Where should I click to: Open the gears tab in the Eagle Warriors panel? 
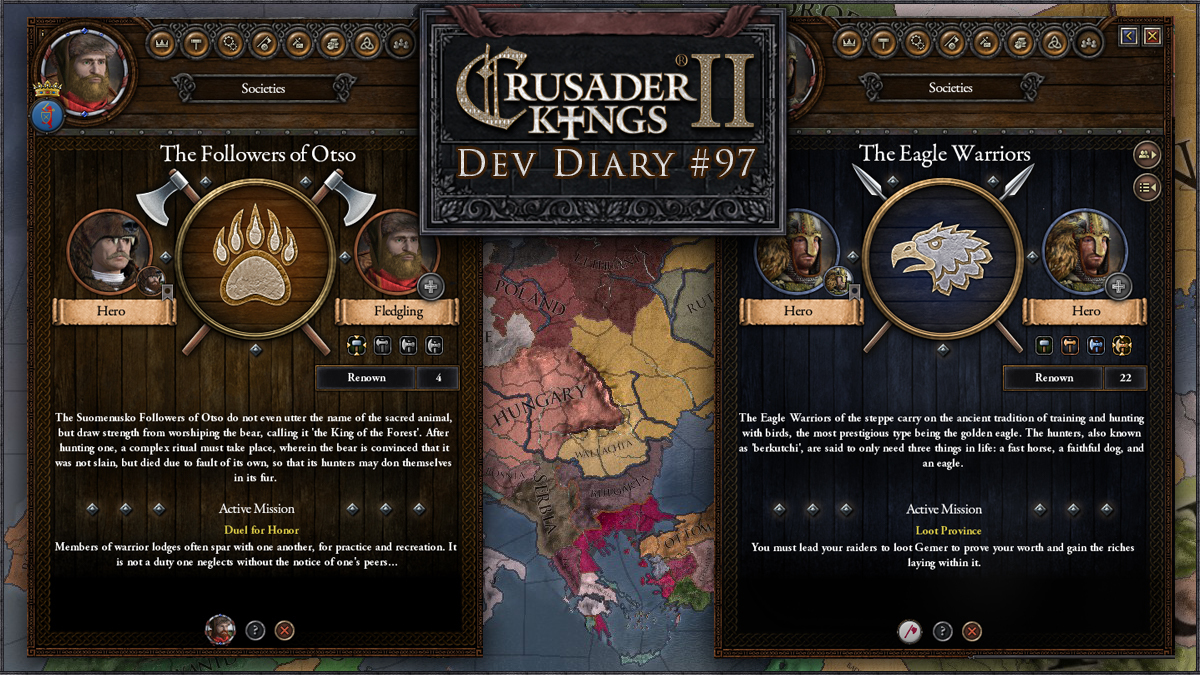tap(916, 43)
